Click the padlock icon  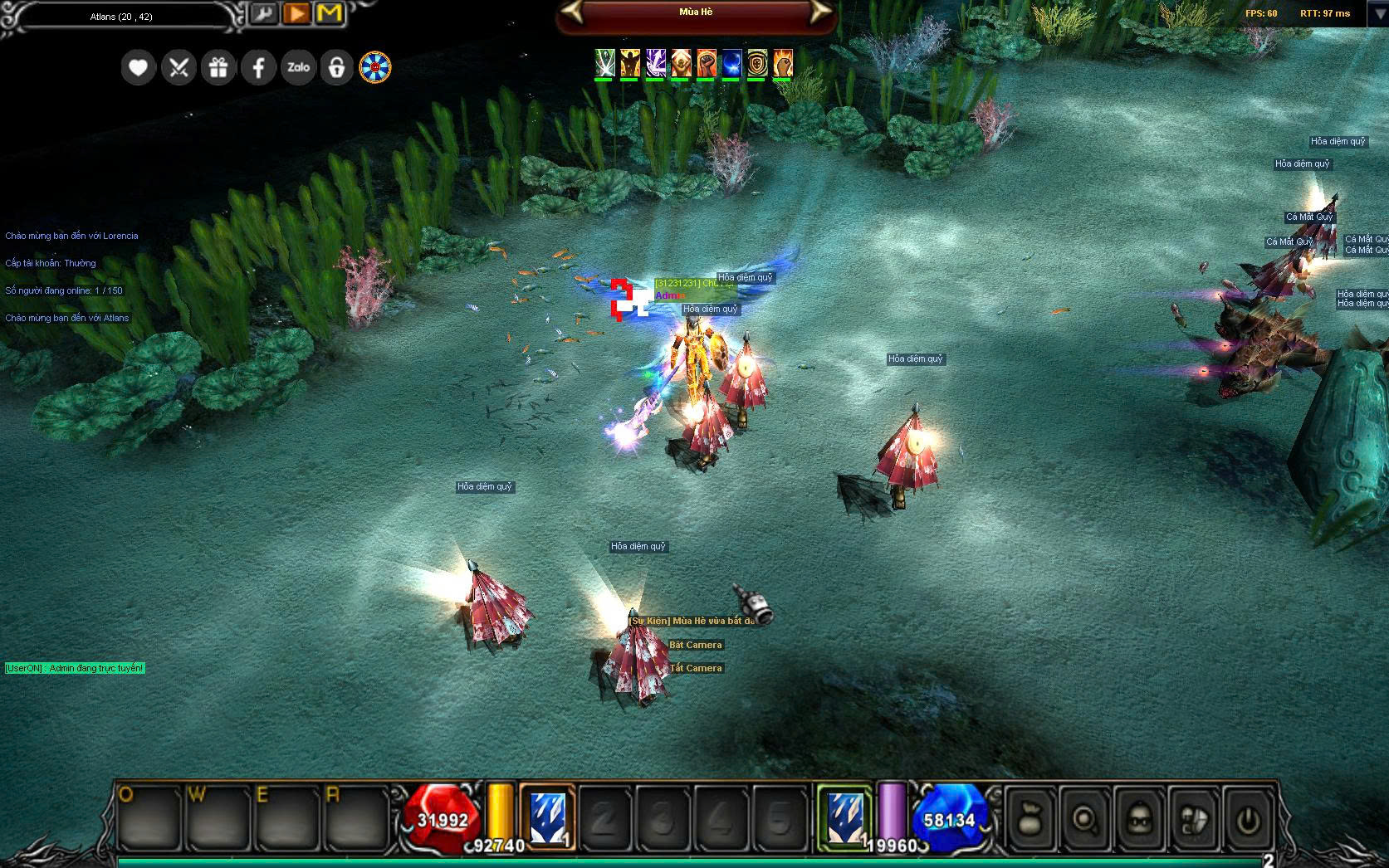337,67
